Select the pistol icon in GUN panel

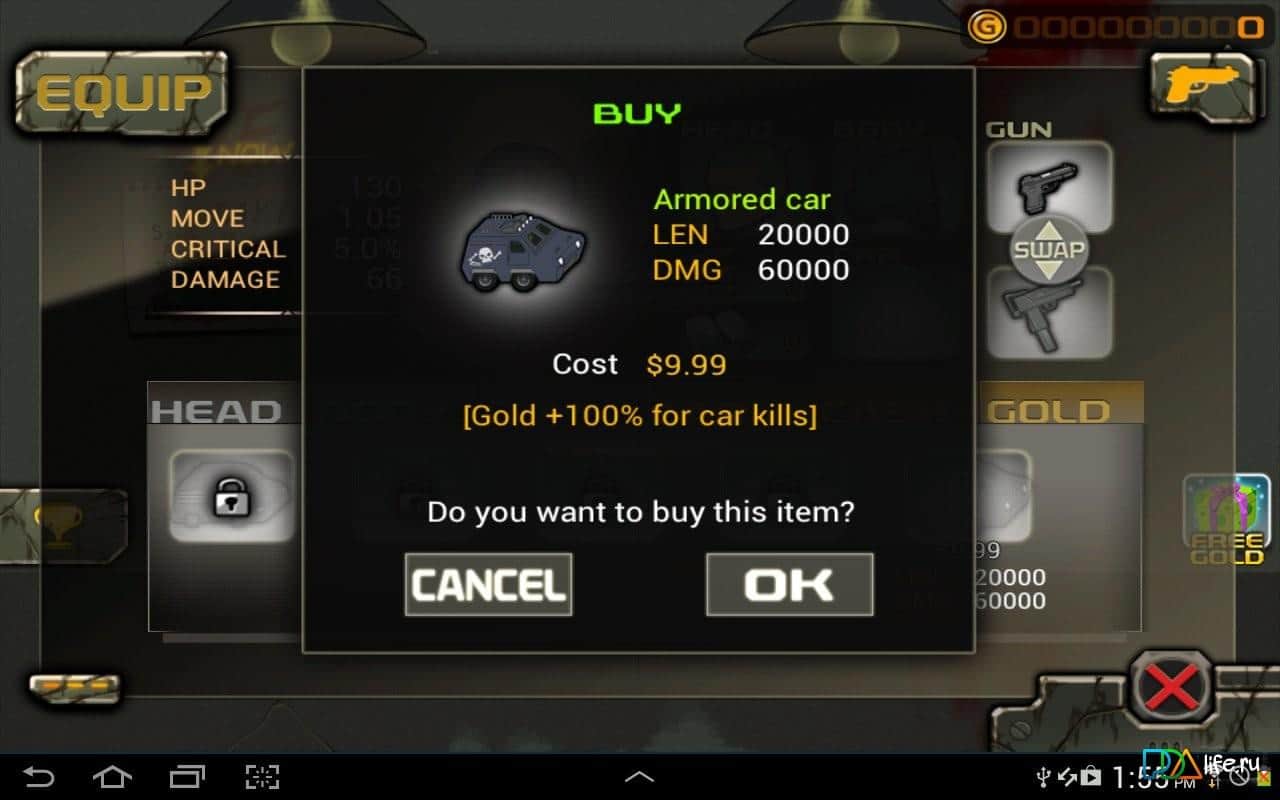pos(1048,188)
